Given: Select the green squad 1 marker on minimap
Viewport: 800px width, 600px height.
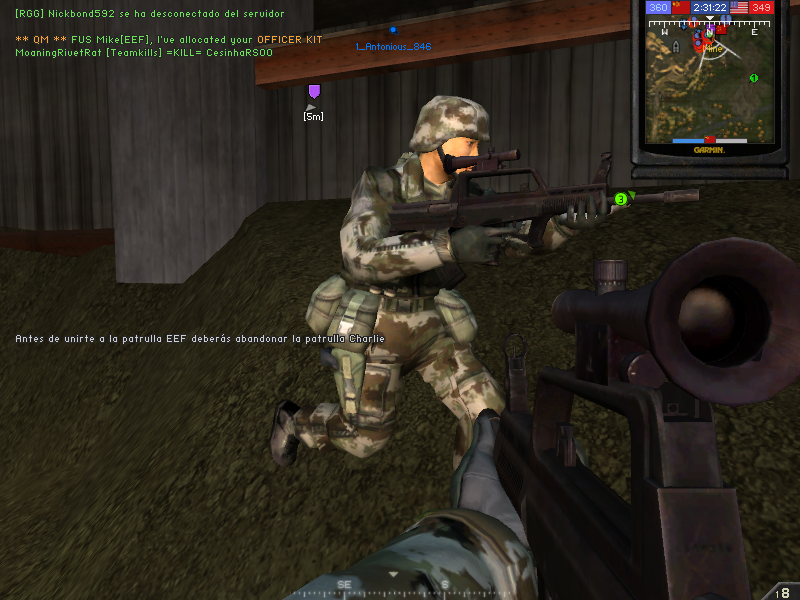Looking at the screenshot, I should pos(753,78).
